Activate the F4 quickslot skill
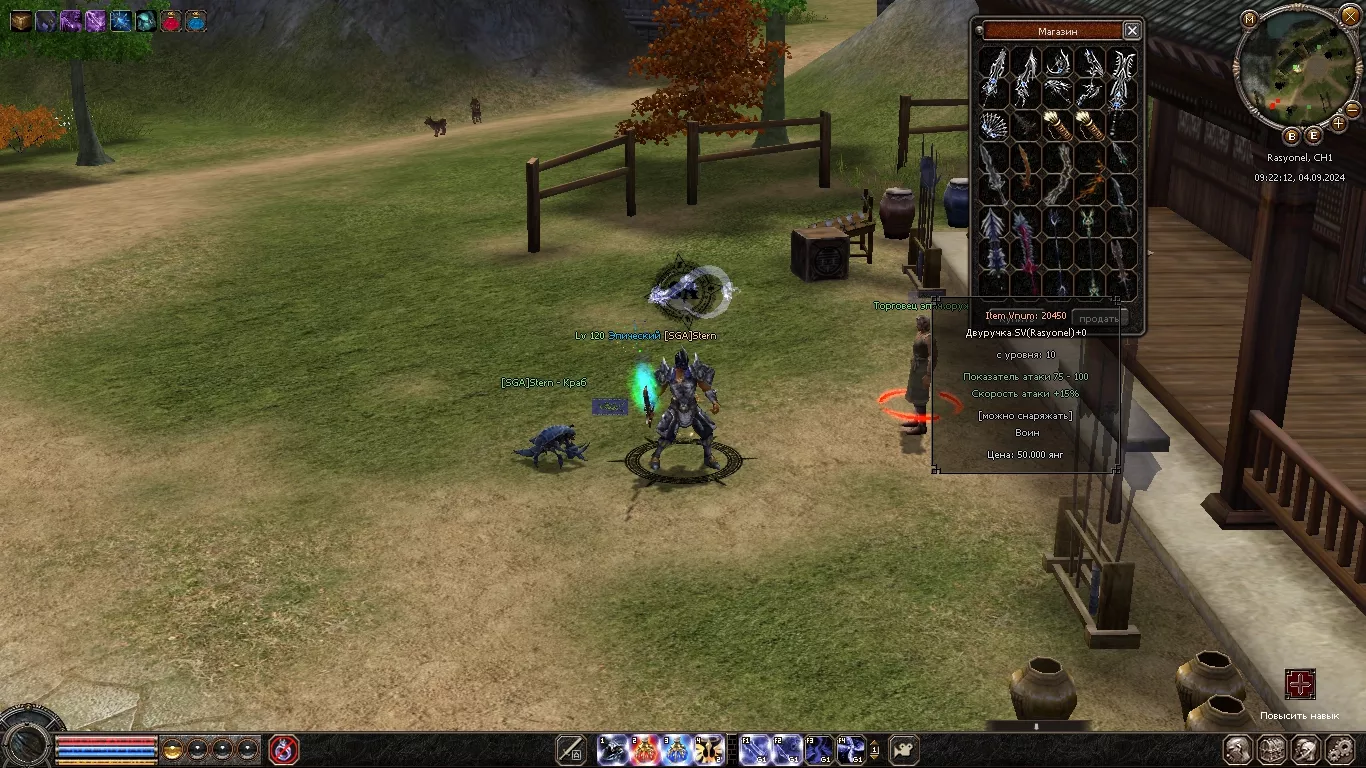Image resolution: width=1366 pixels, height=768 pixels. (x=852, y=749)
